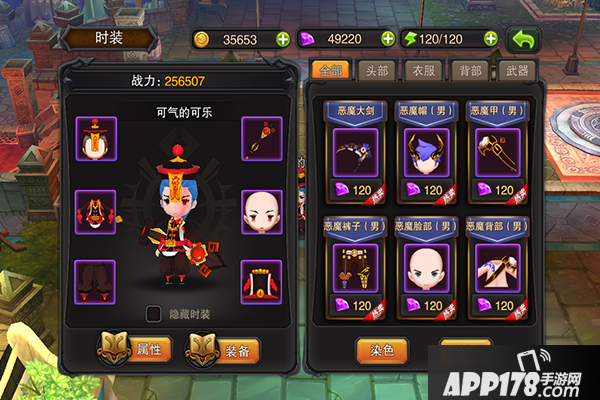Select the 恶魔大剑 shop item

coord(355,152)
